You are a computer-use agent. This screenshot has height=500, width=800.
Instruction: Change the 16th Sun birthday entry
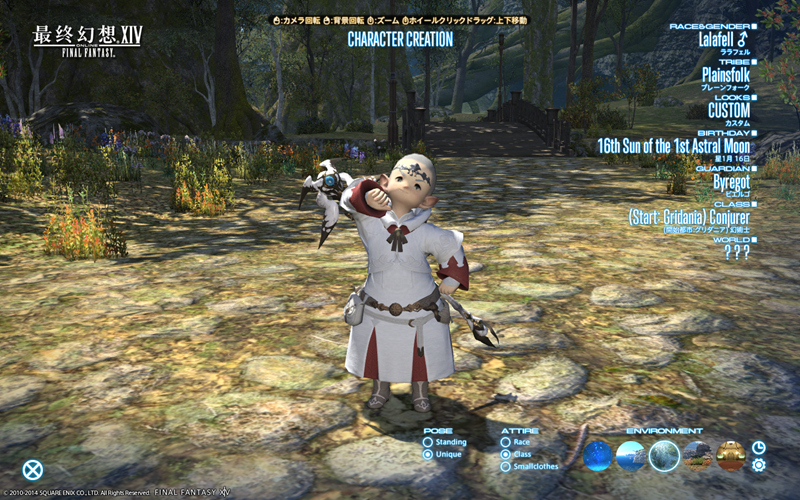(x=673, y=146)
